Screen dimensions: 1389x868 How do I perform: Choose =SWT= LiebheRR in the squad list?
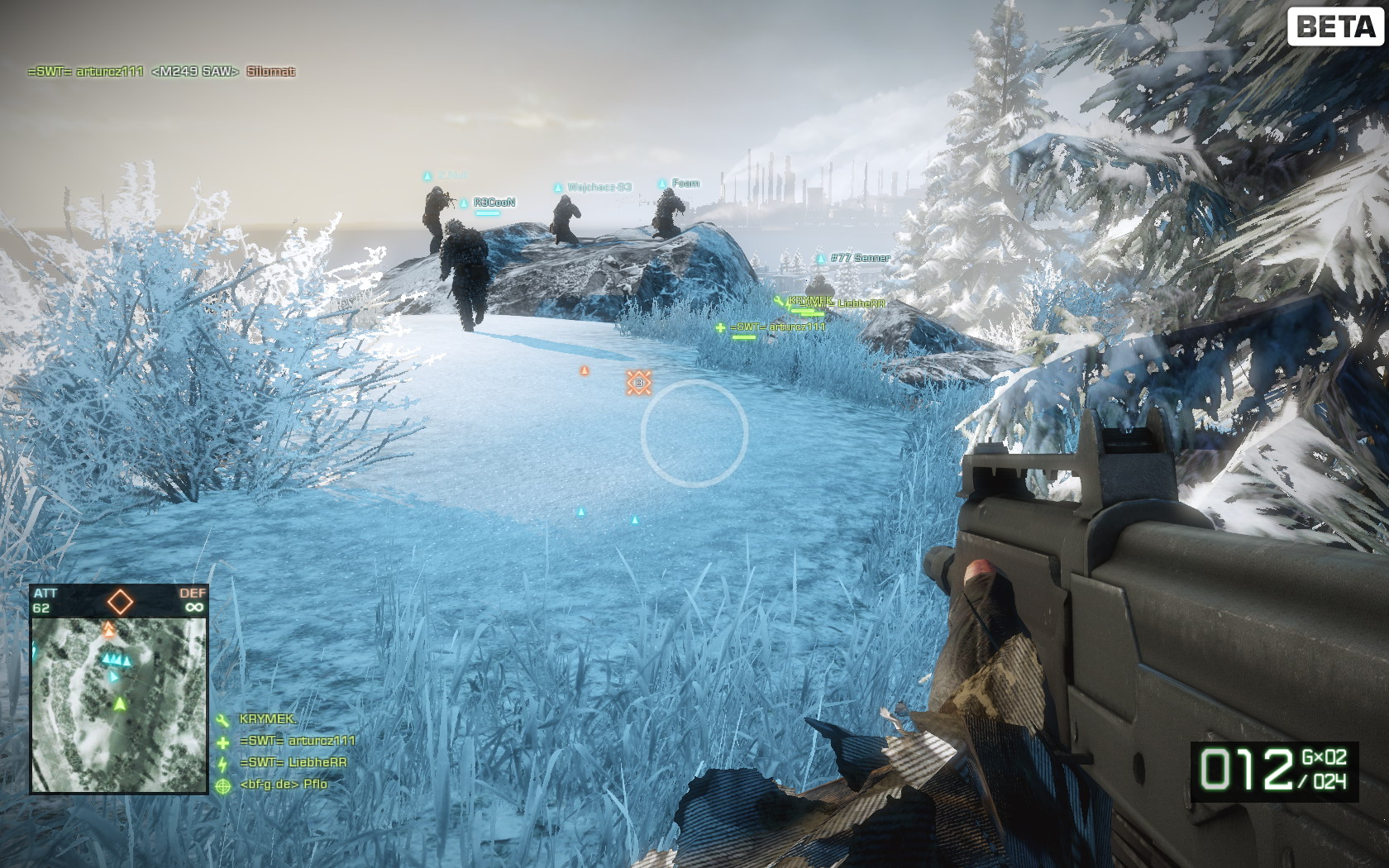tap(293, 762)
